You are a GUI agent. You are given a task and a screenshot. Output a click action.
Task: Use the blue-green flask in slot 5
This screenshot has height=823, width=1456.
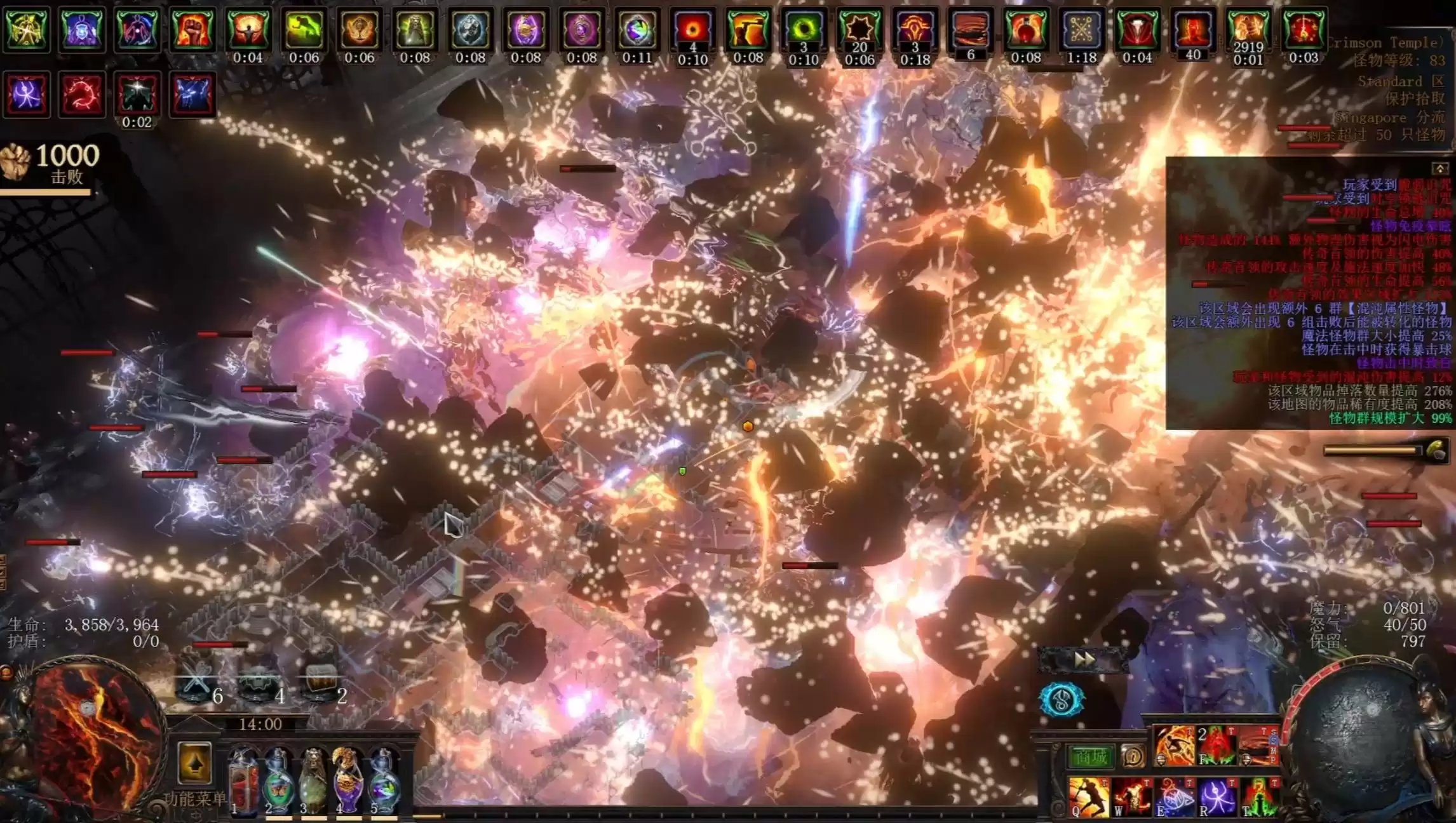pos(382,781)
